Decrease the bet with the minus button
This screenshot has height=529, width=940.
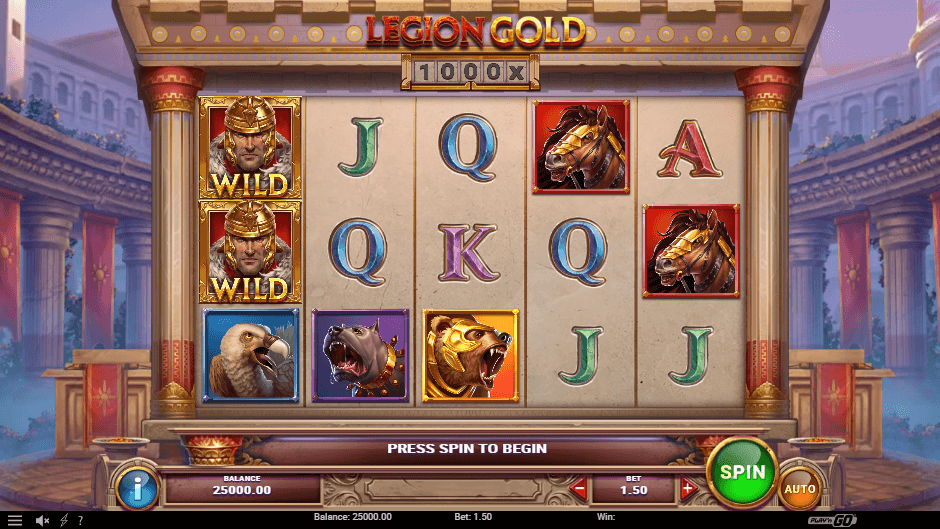pyautogui.click(x=579, y=489)
